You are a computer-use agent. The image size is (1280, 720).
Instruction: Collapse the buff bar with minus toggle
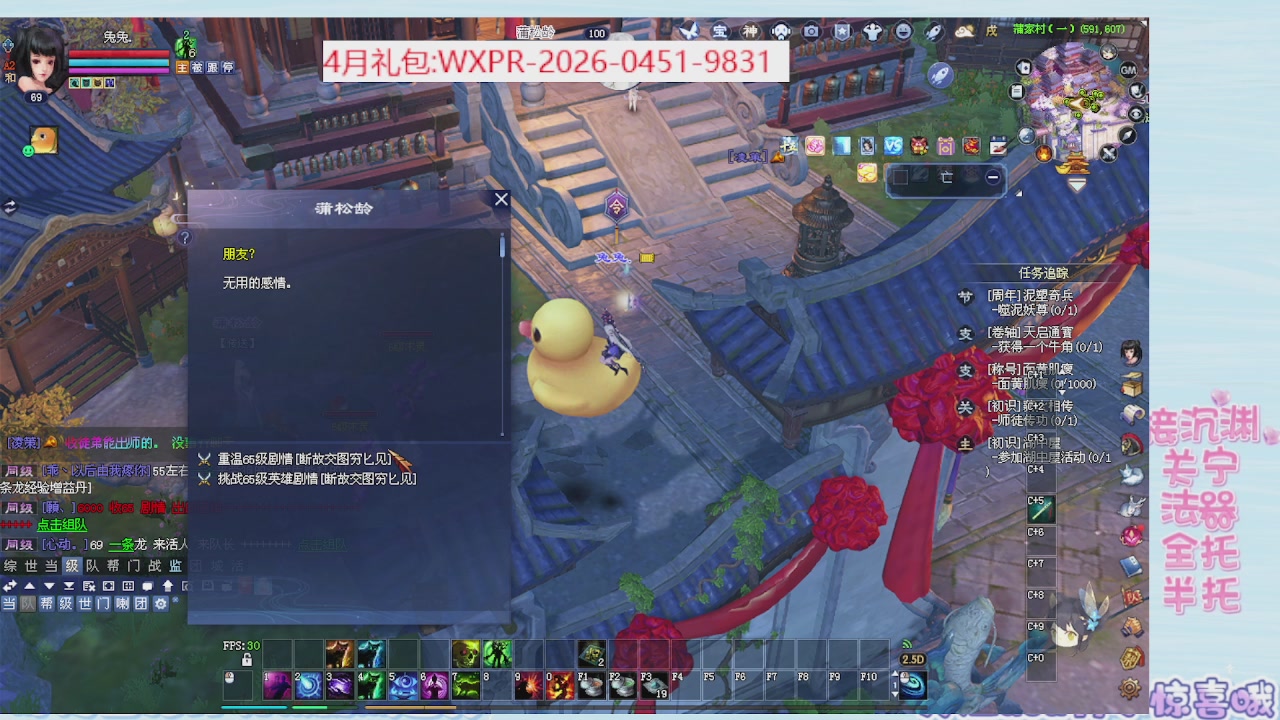click(993, 177)
